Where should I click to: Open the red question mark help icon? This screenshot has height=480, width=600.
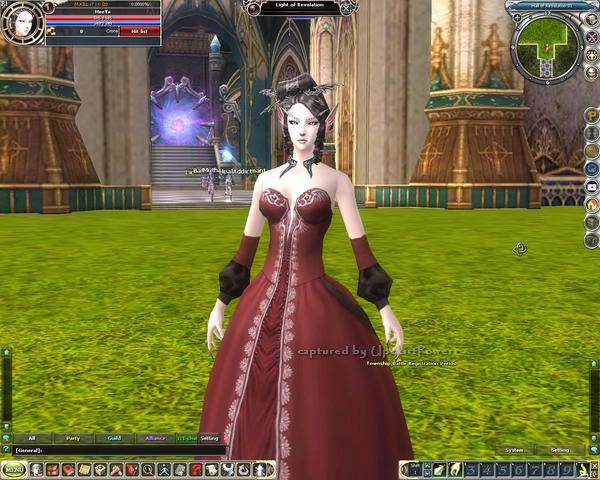(x=198, y=469)
